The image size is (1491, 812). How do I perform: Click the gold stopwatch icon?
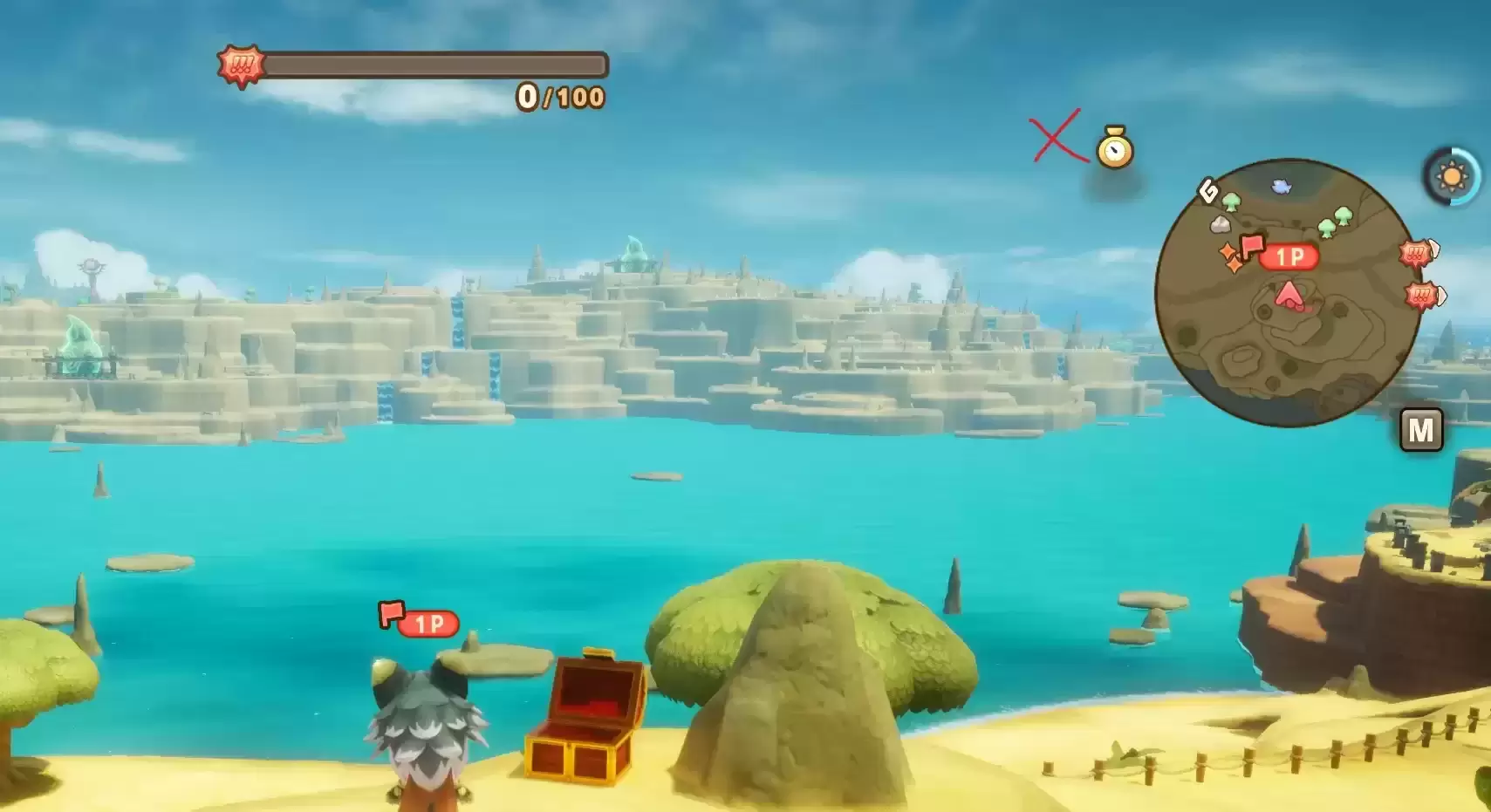[x=1114, y=148]
